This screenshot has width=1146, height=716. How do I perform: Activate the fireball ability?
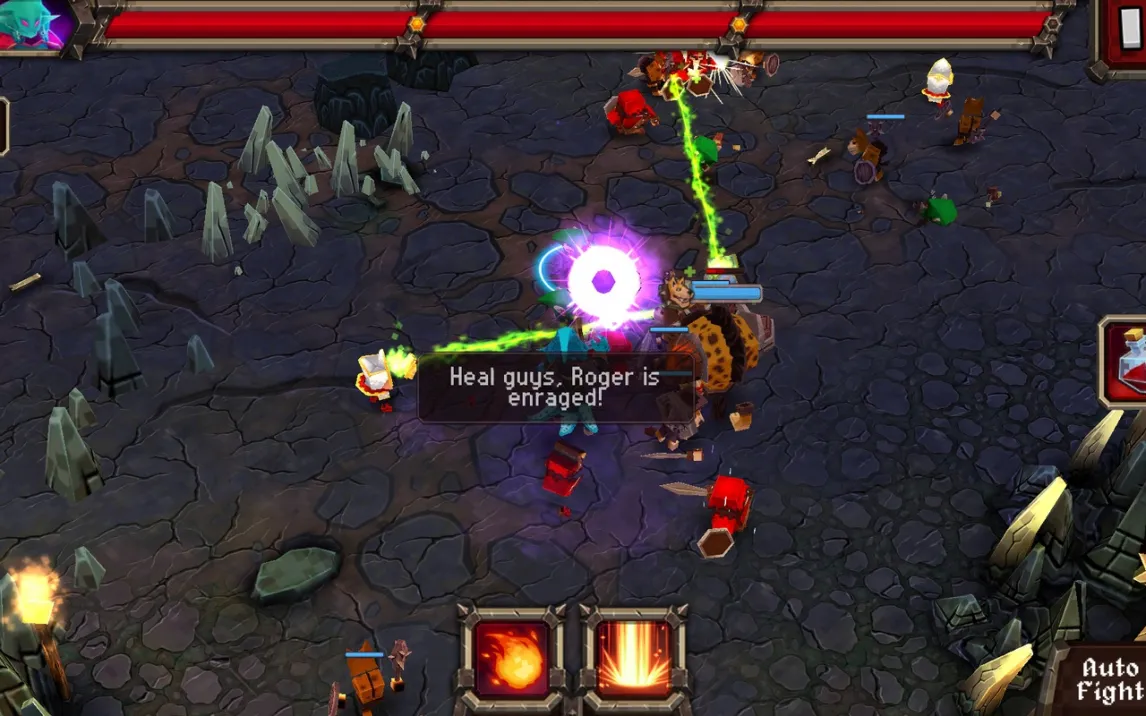[512, 657]
